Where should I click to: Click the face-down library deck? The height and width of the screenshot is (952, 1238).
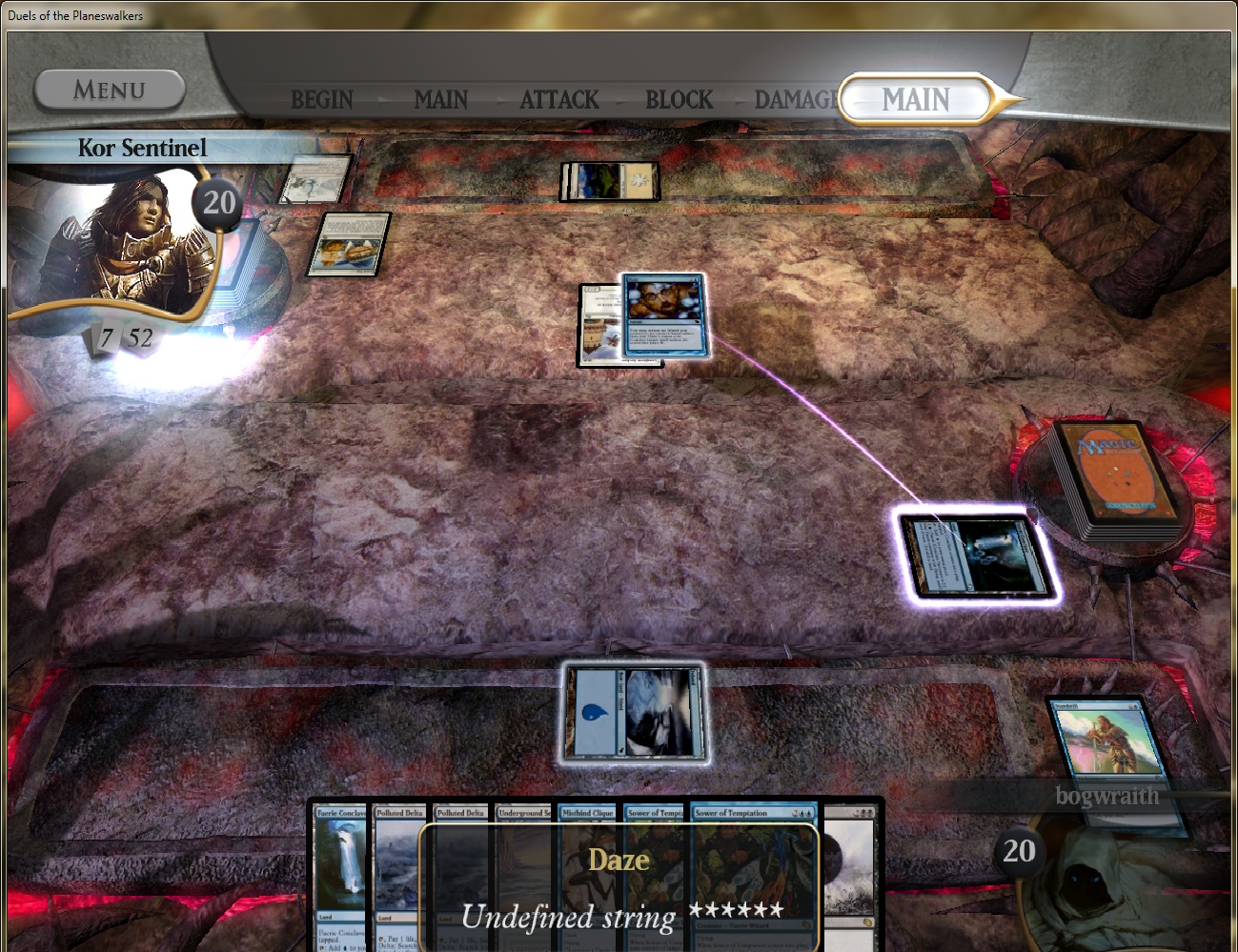(x=1113, y=481)
